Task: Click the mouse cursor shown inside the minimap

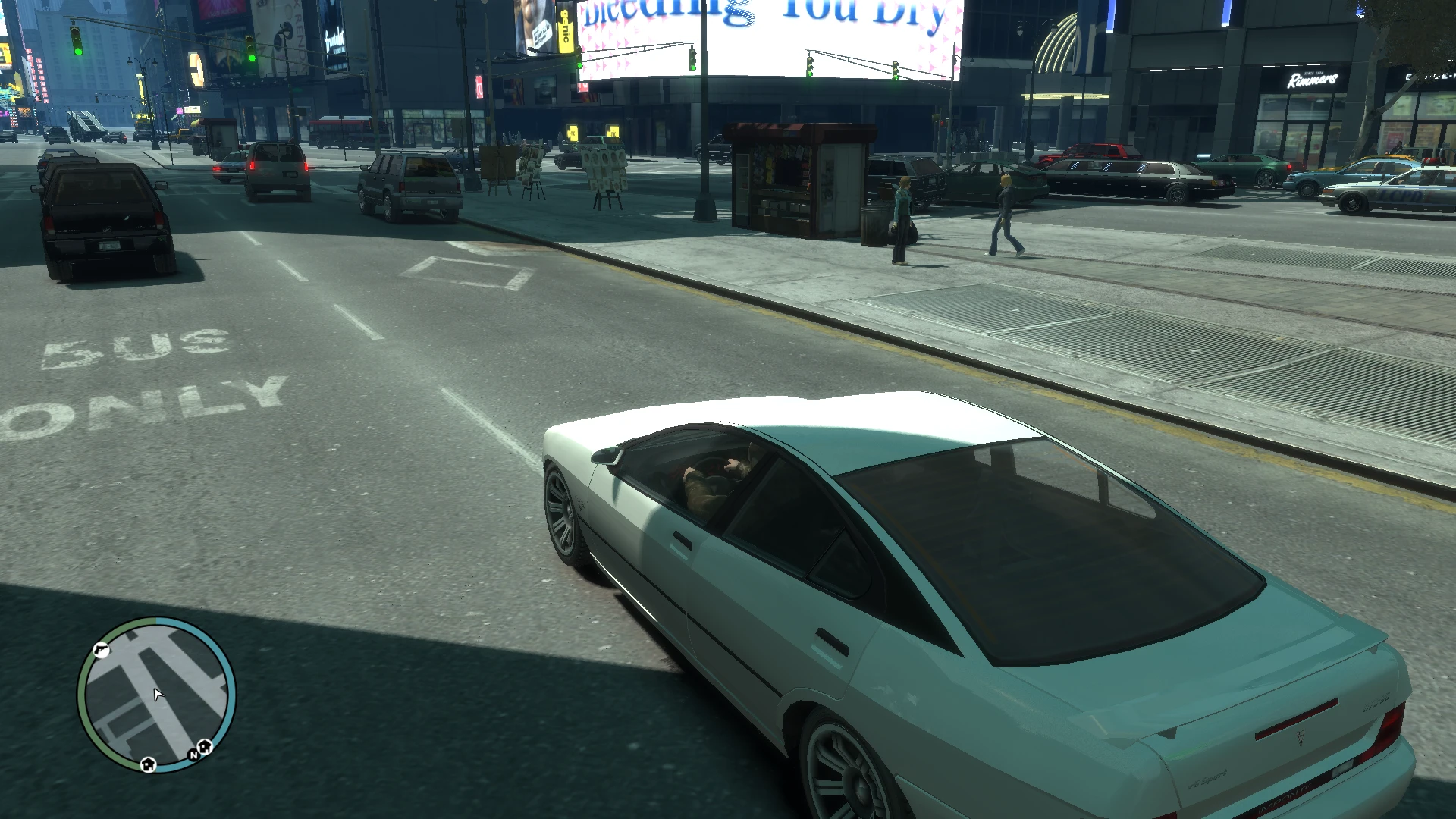Action: pos(158,695)
